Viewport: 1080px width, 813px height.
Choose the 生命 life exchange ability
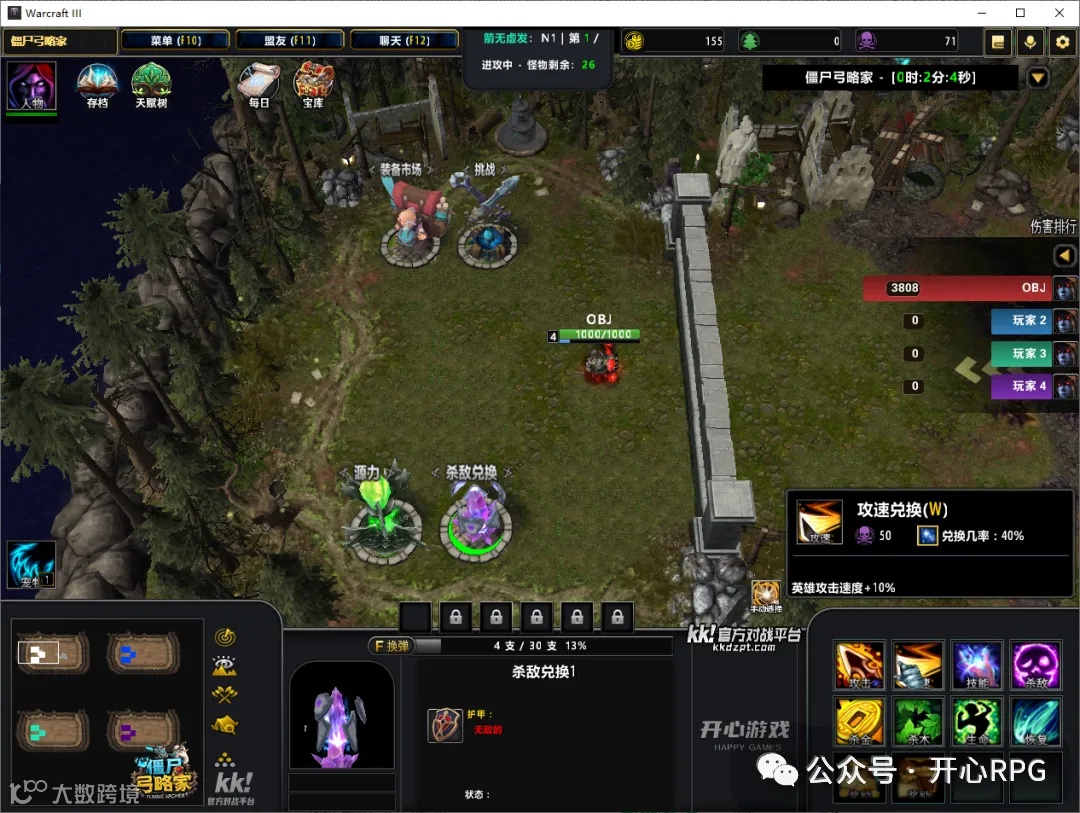click(976, 722)
